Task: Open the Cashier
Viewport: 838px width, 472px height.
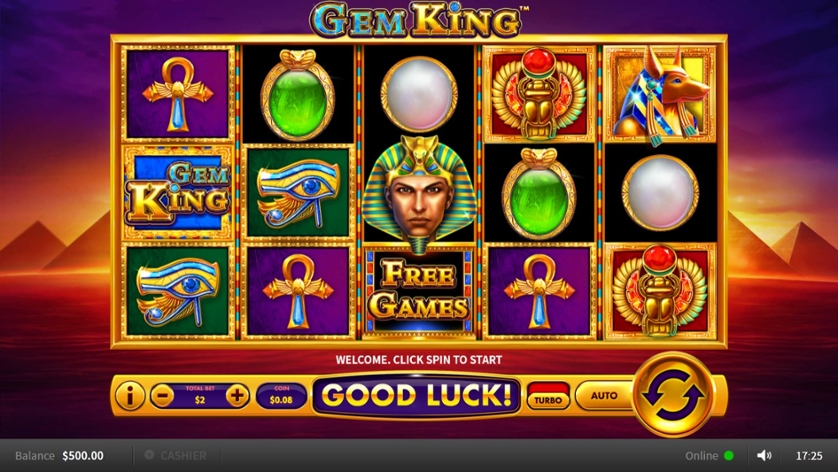Action: tap(176, 456)
